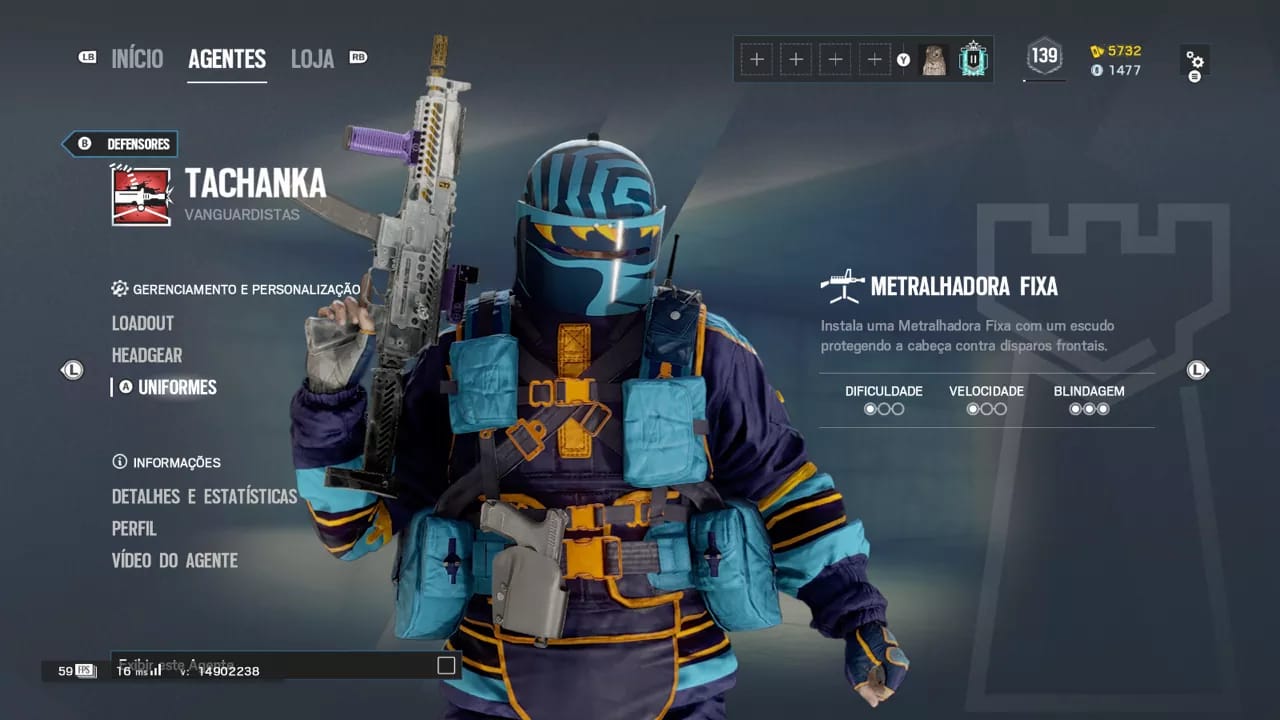Select the teal ranked emblem in the top bar
The width and height of the screenshot is (1280, 720).
click(x=971, y=59)
